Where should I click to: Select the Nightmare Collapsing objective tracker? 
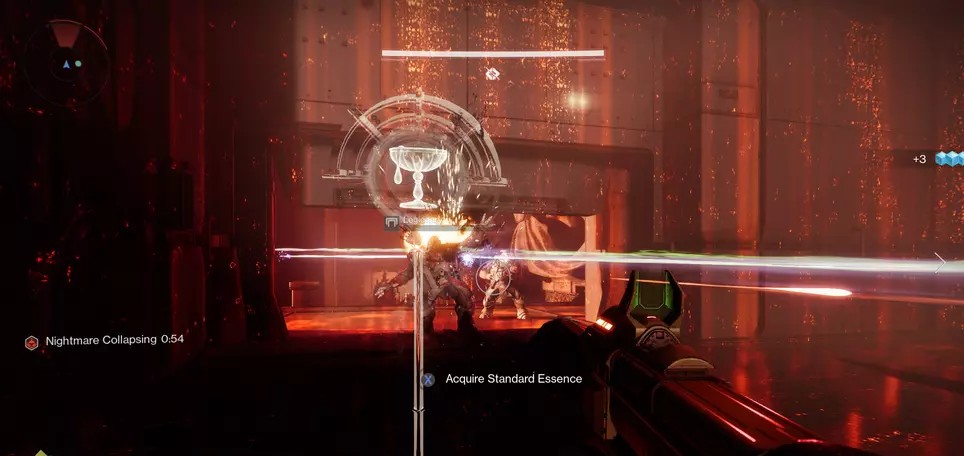(x=105, y=340)
